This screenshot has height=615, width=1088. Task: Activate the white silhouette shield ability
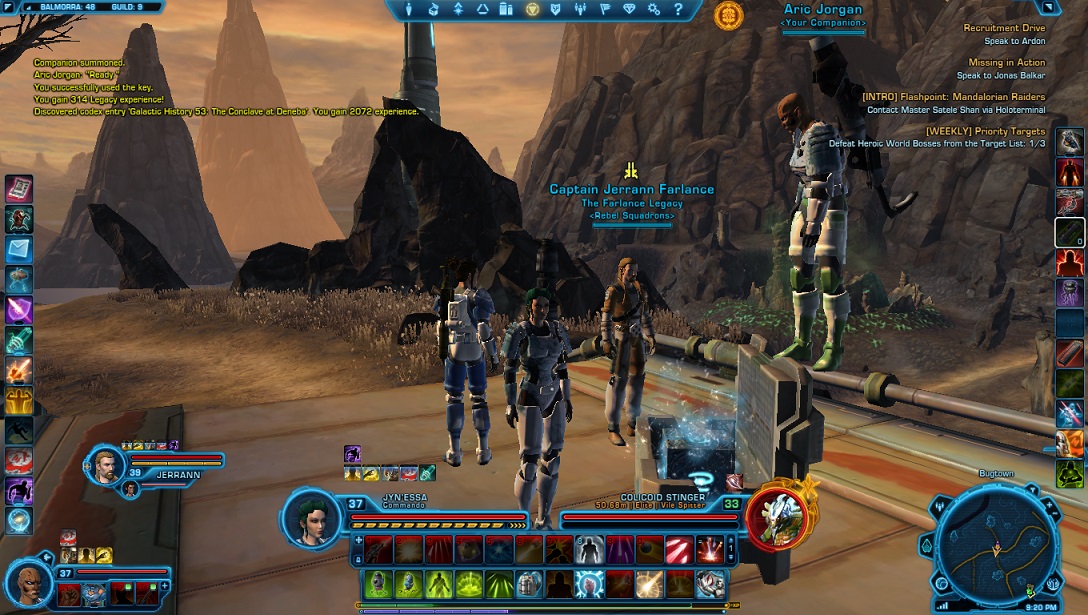pos(589,550)
